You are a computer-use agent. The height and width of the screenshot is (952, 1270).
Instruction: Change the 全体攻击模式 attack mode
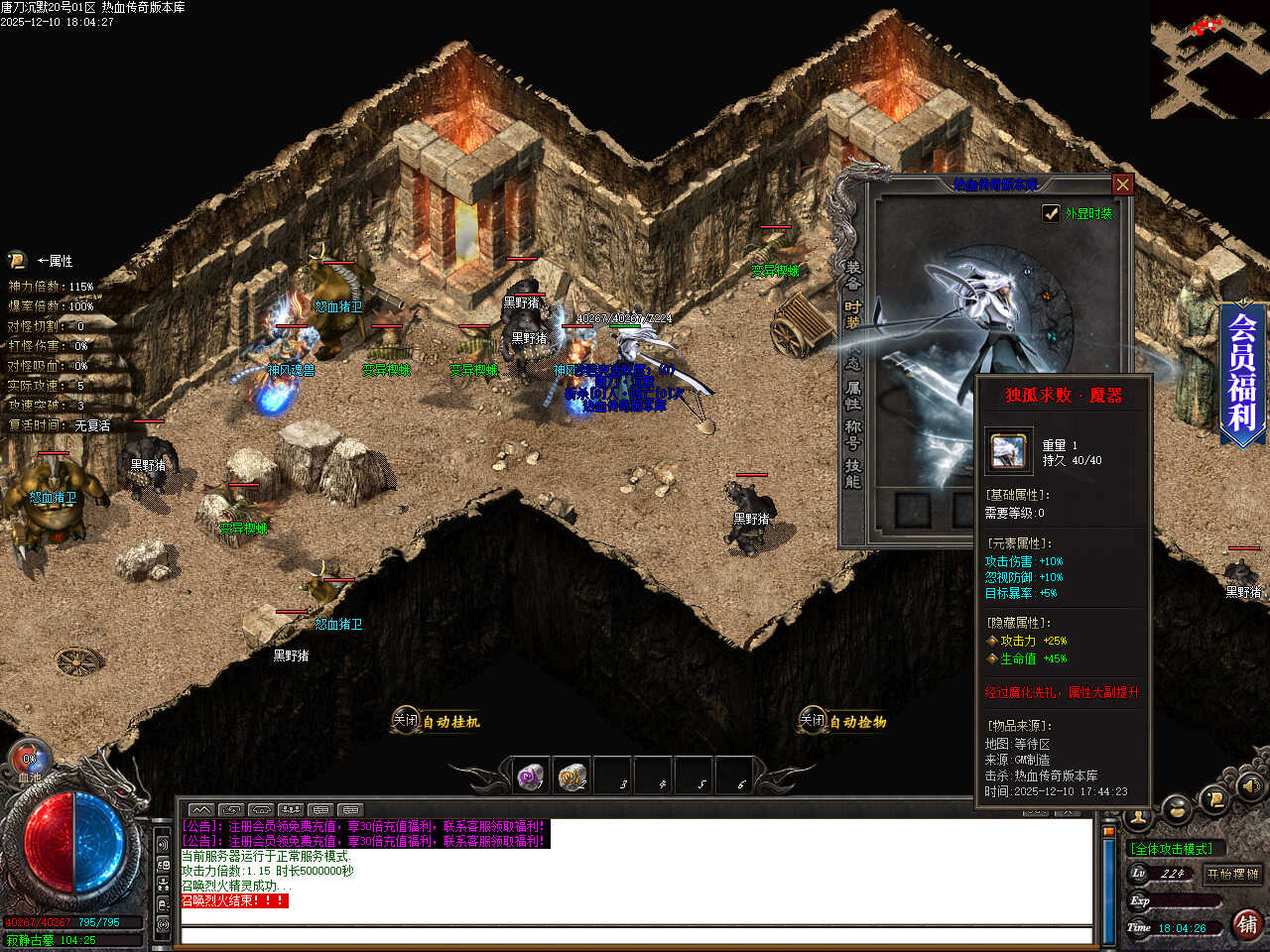pos(1172,849)
